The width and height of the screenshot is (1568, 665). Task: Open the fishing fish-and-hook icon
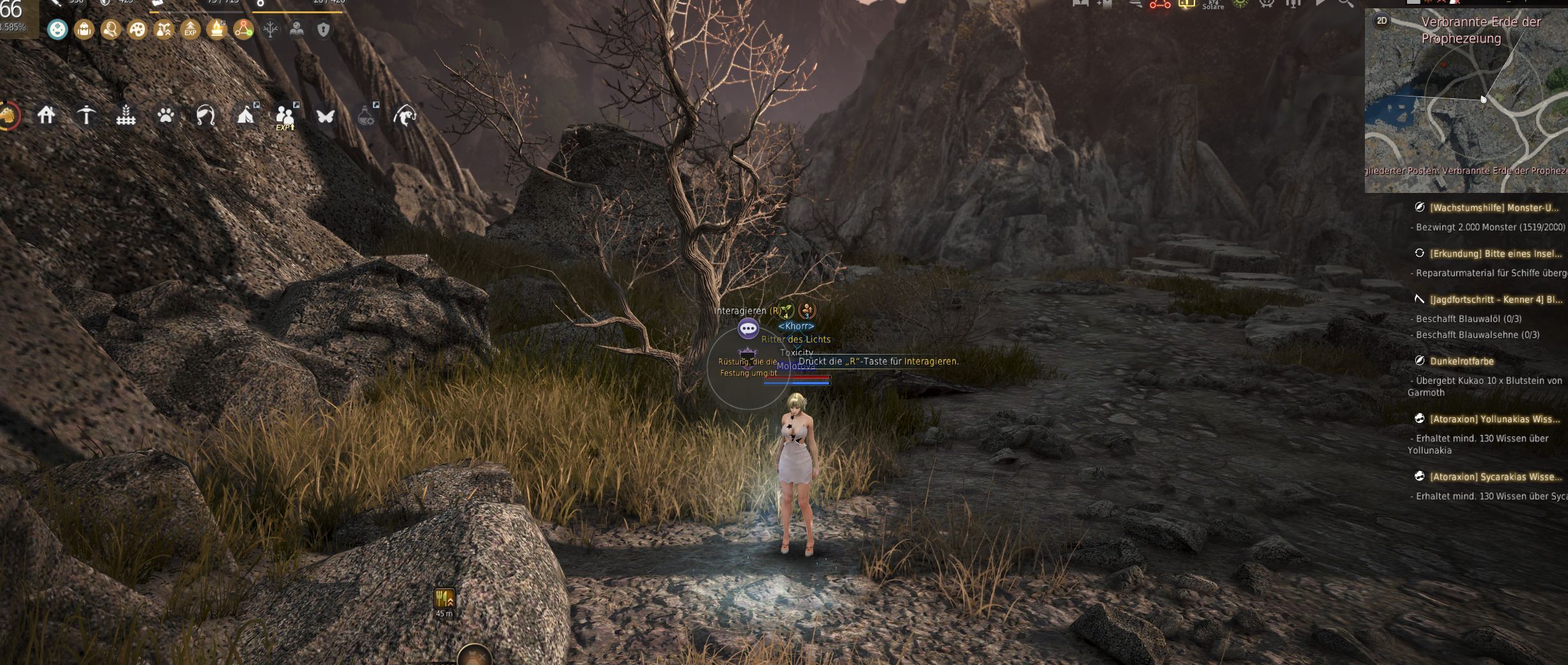click(x=405, y=116)
